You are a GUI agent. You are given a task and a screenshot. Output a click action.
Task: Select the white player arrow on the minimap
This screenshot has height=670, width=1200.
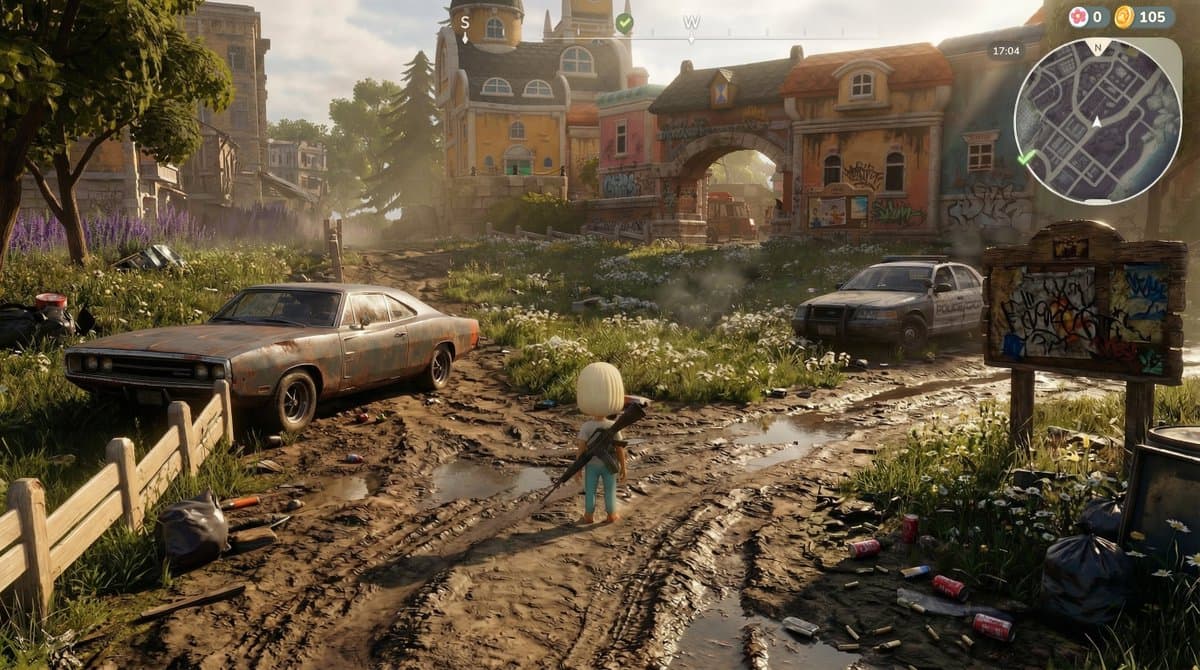[x=1097, y=122]
